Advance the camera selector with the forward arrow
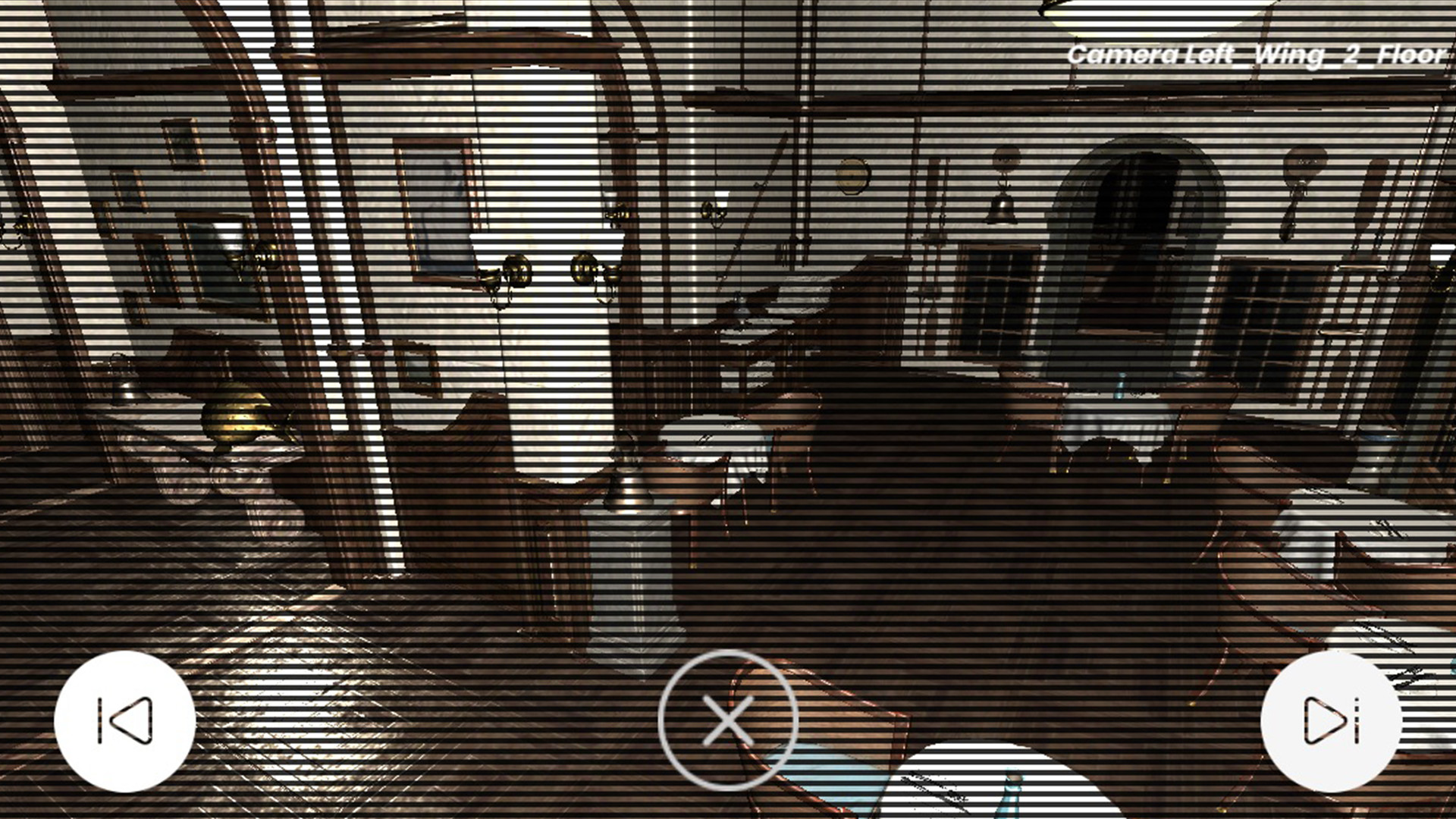Image resolution: width=1456 pixels, height=819 pixels. [1331, 721]
